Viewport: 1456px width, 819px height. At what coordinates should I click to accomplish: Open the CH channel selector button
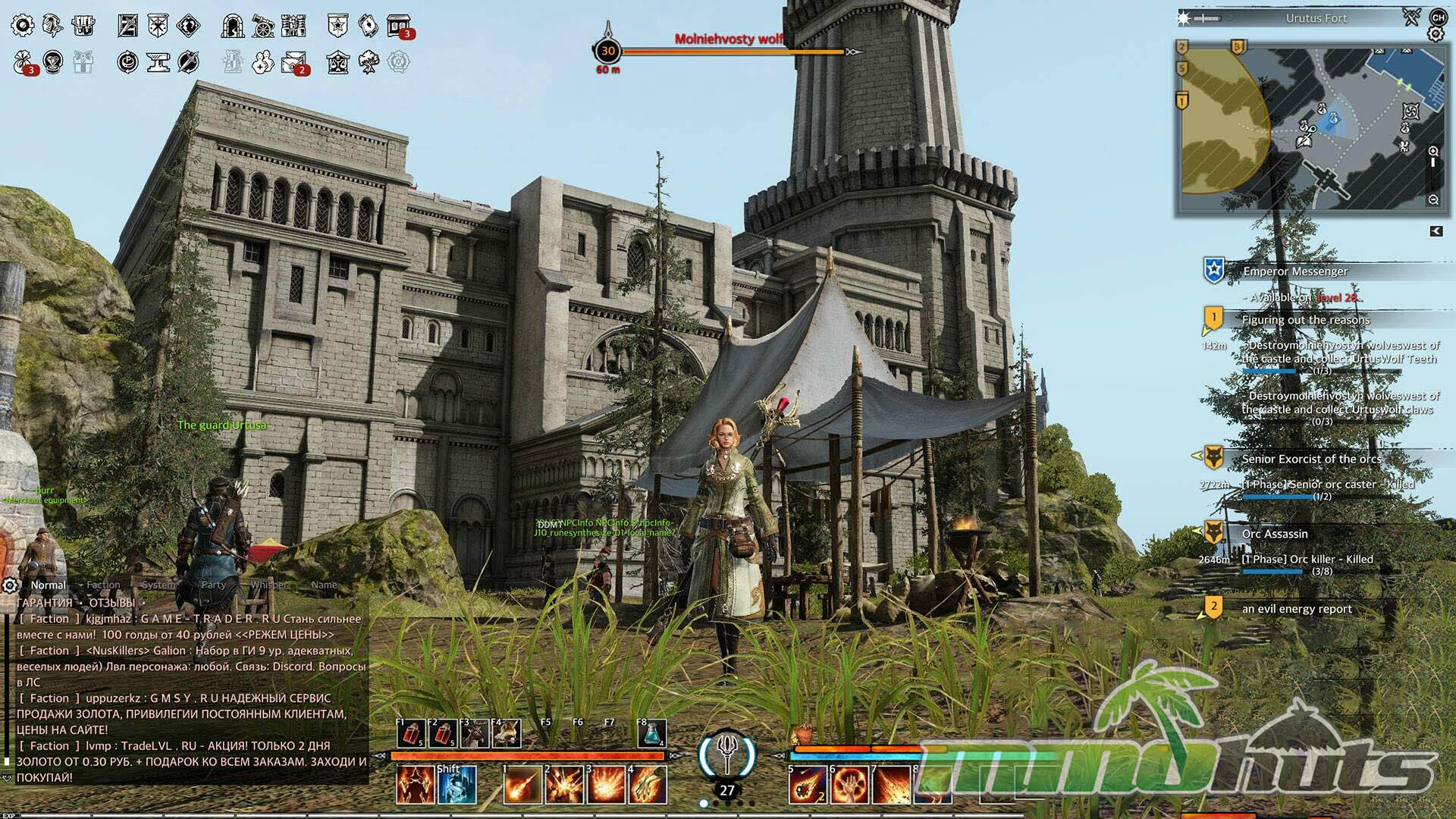1438,17
